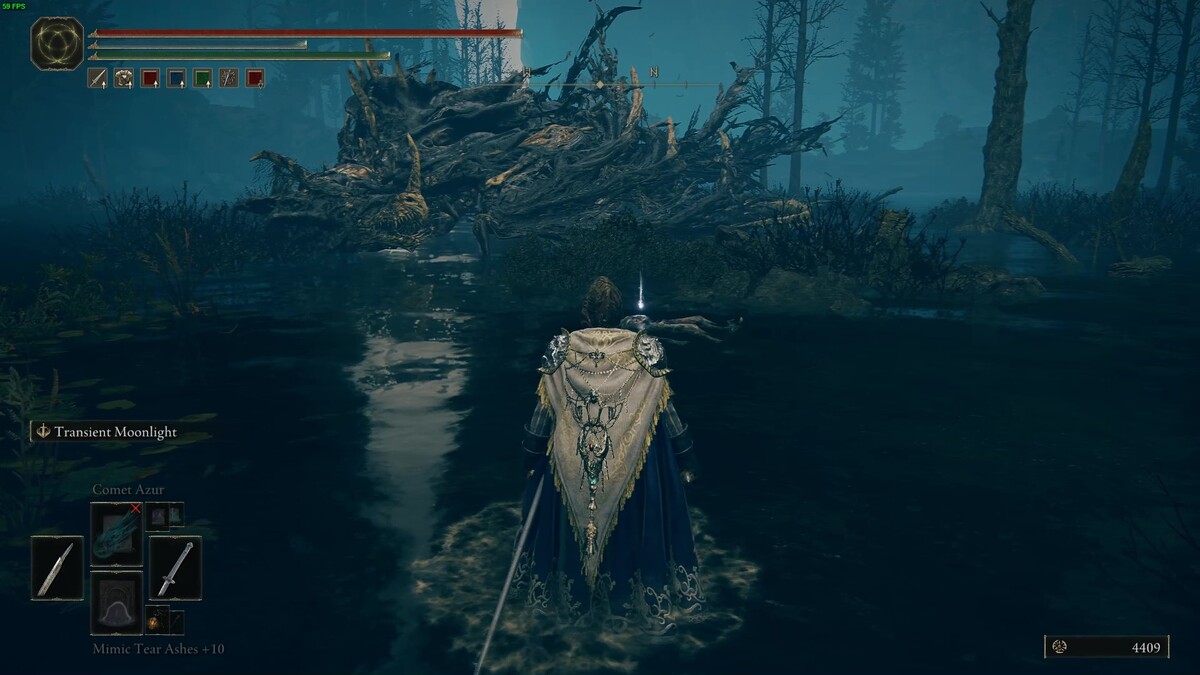Inspect the green square status icon
Screen dimensions: 1200x675
(x=203, y=78)
